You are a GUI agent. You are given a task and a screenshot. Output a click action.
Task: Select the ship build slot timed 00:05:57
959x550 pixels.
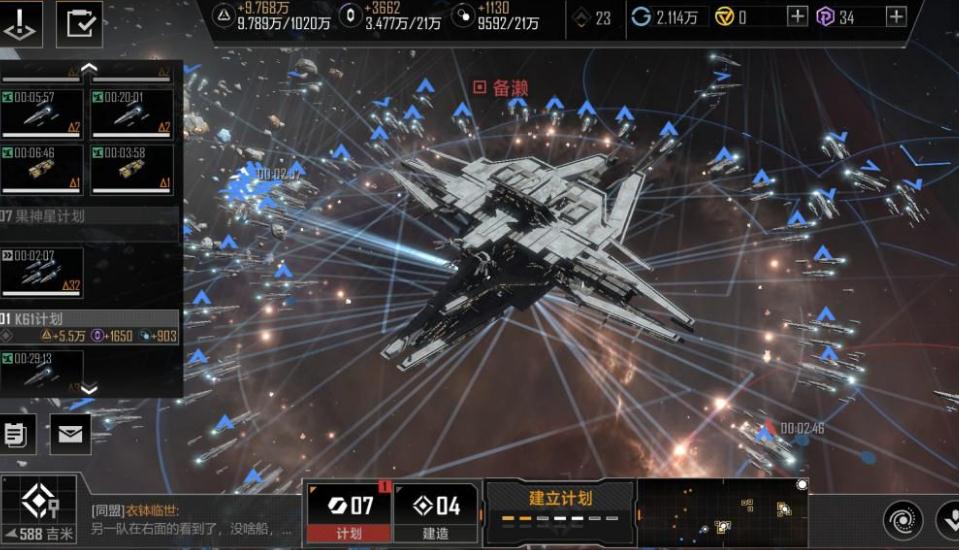click(x=42, y=114)
